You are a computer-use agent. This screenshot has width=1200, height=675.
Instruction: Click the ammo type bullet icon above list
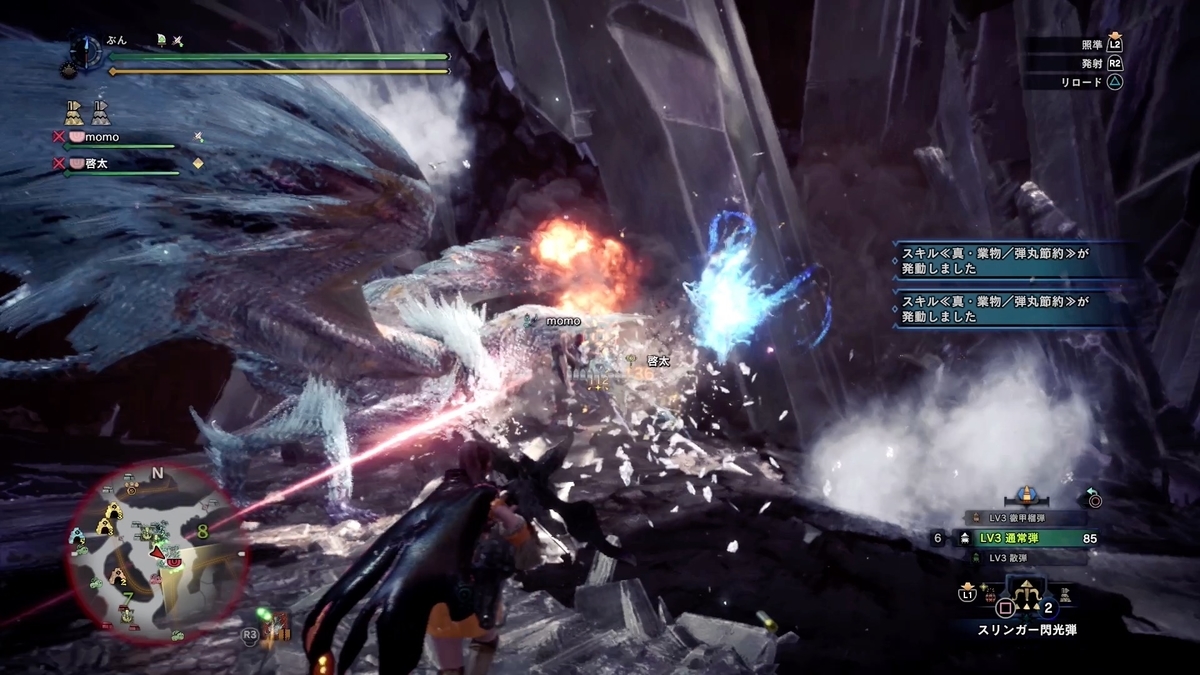[x=1024, y=495]
